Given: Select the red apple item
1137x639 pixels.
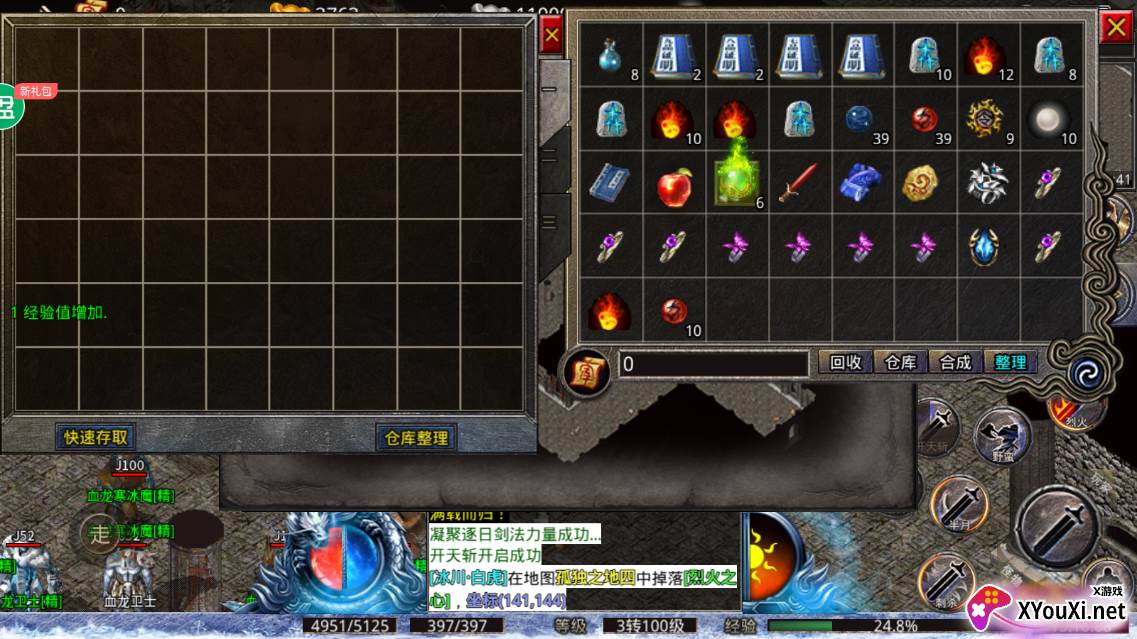Looking at the screenshot, I should pos(675,184).
